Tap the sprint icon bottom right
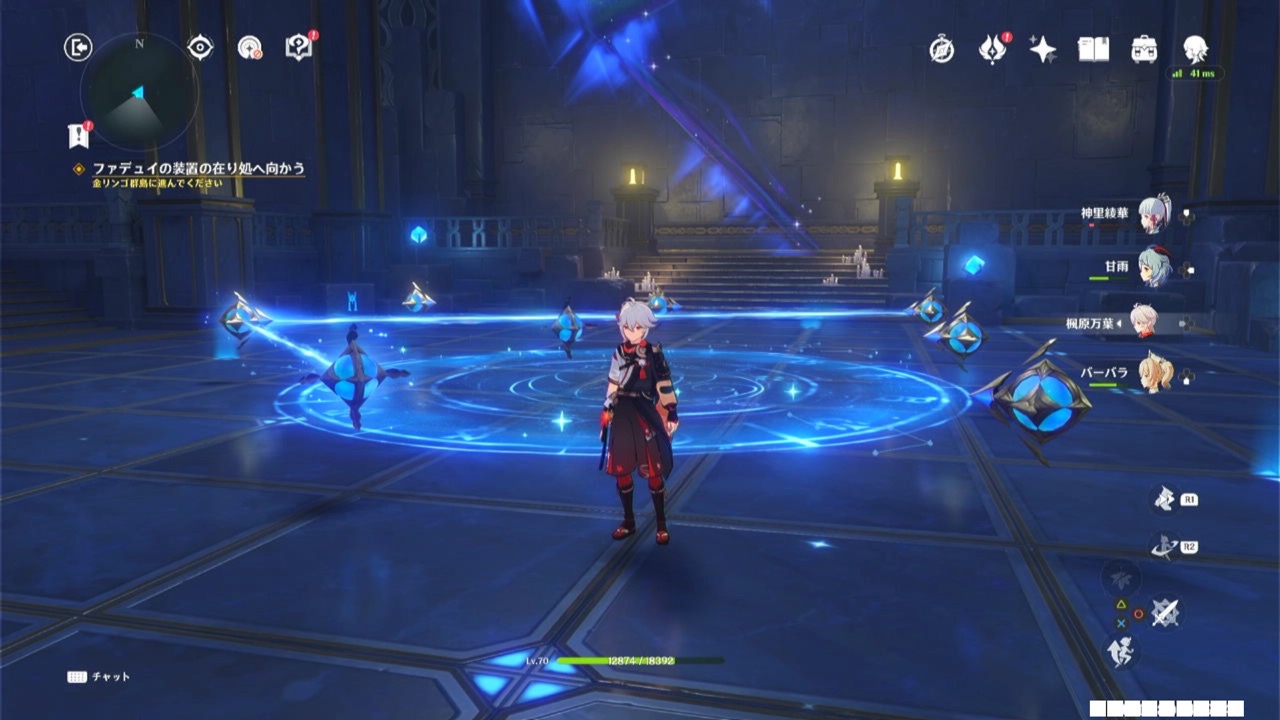 click(1120, 650)
